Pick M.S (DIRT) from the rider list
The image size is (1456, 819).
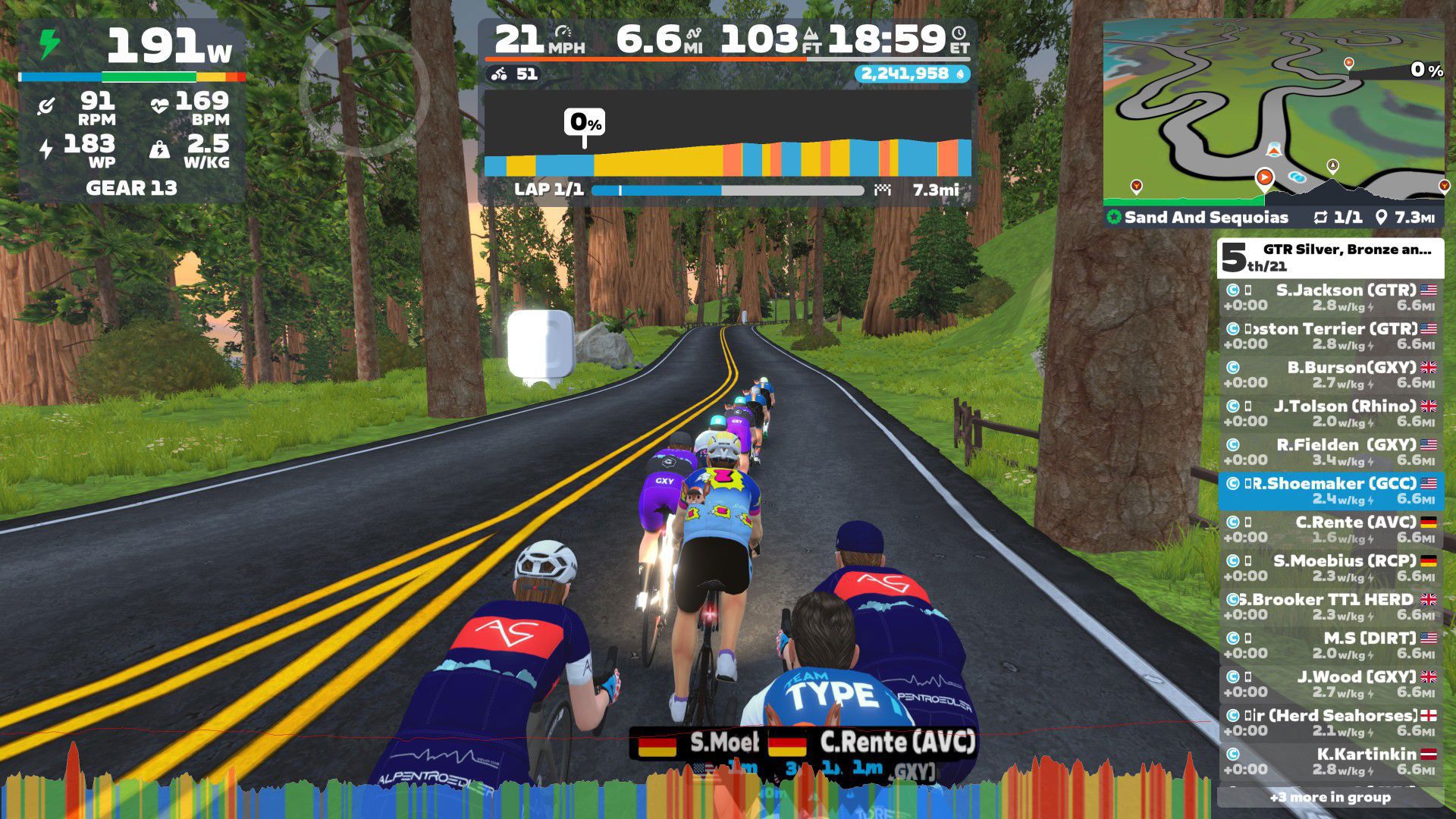(x=1331, y=645)
